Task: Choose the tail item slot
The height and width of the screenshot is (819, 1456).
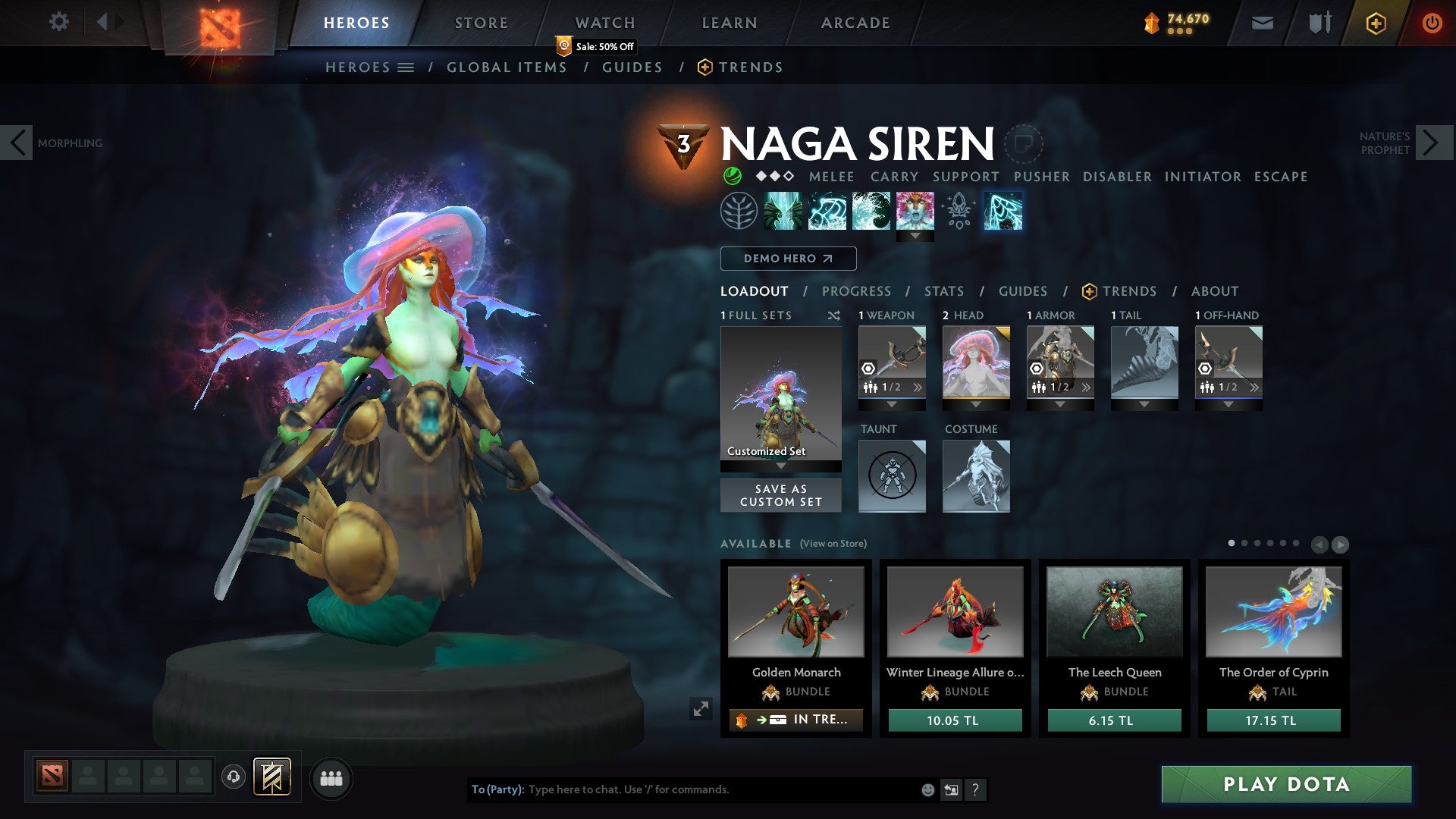Action: point(1144,362)
